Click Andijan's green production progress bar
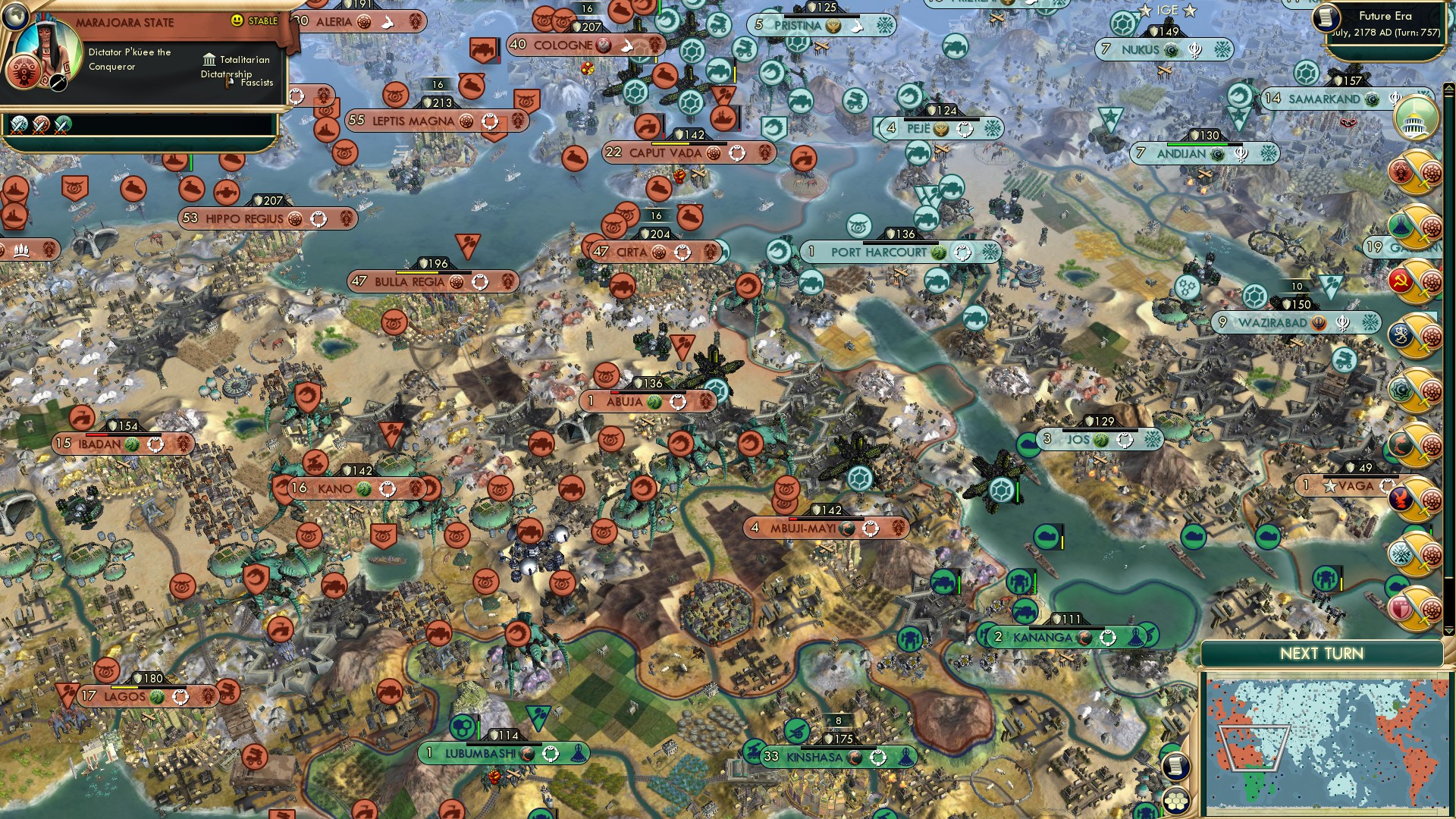Image resolution: width=1456 pixels, height=819 pixels. pyautogui.click(x=1204, y=144)
